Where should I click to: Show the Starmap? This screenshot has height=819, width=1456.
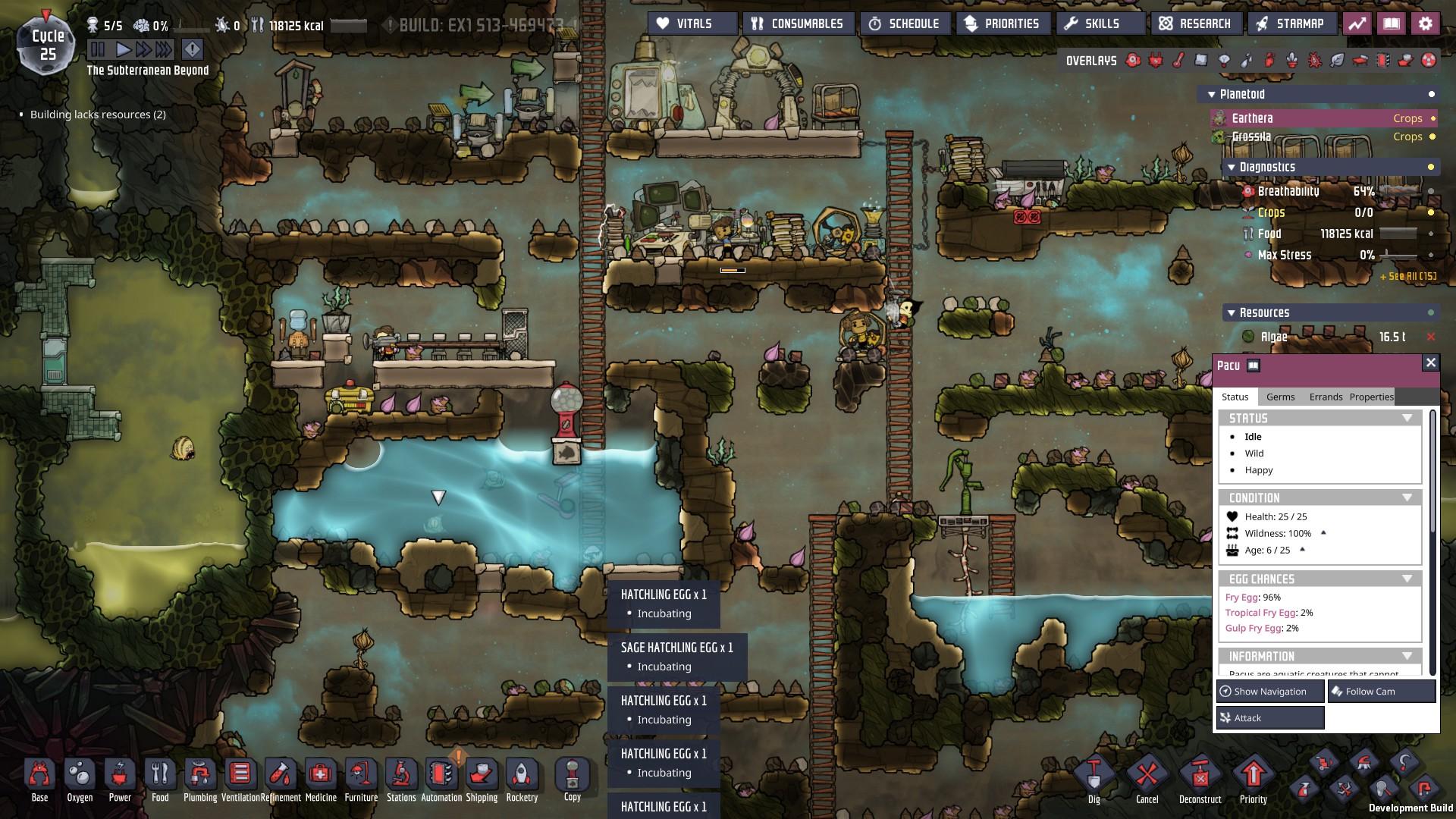[x=1290, y=24]
